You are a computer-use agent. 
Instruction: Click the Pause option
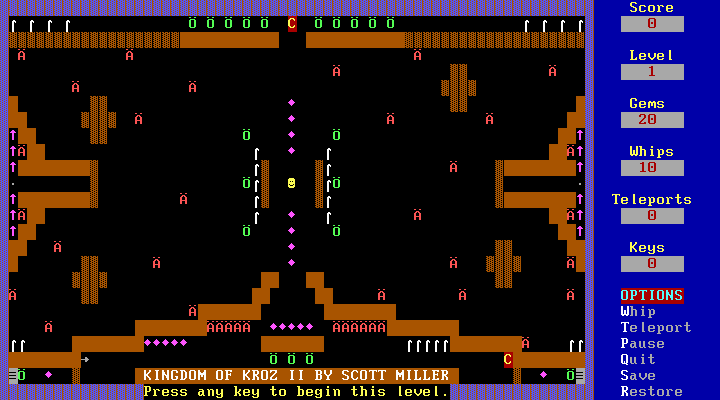point(642,343)
